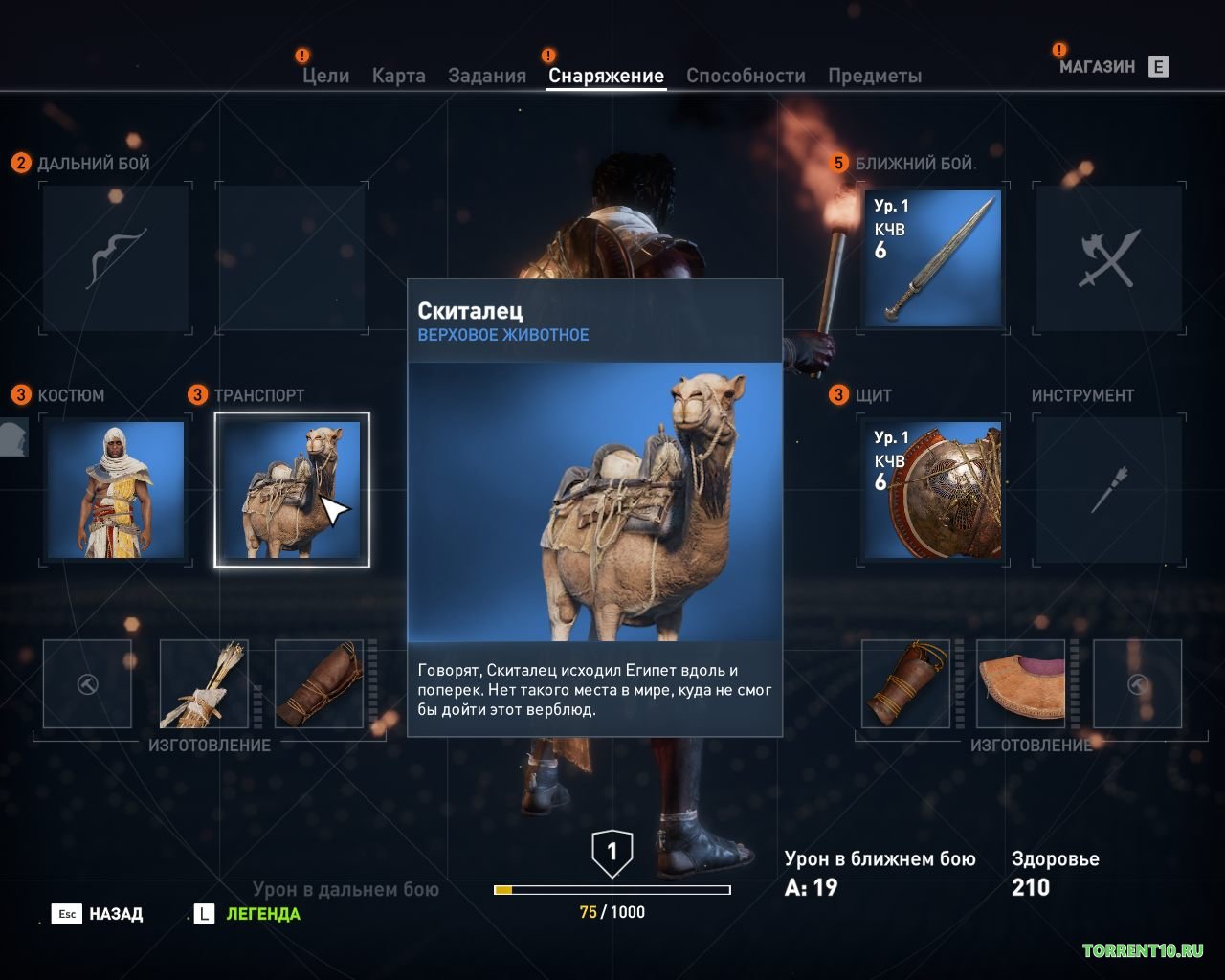Switch to the Цели tab

pyautogui.click(x=325, y=76)
